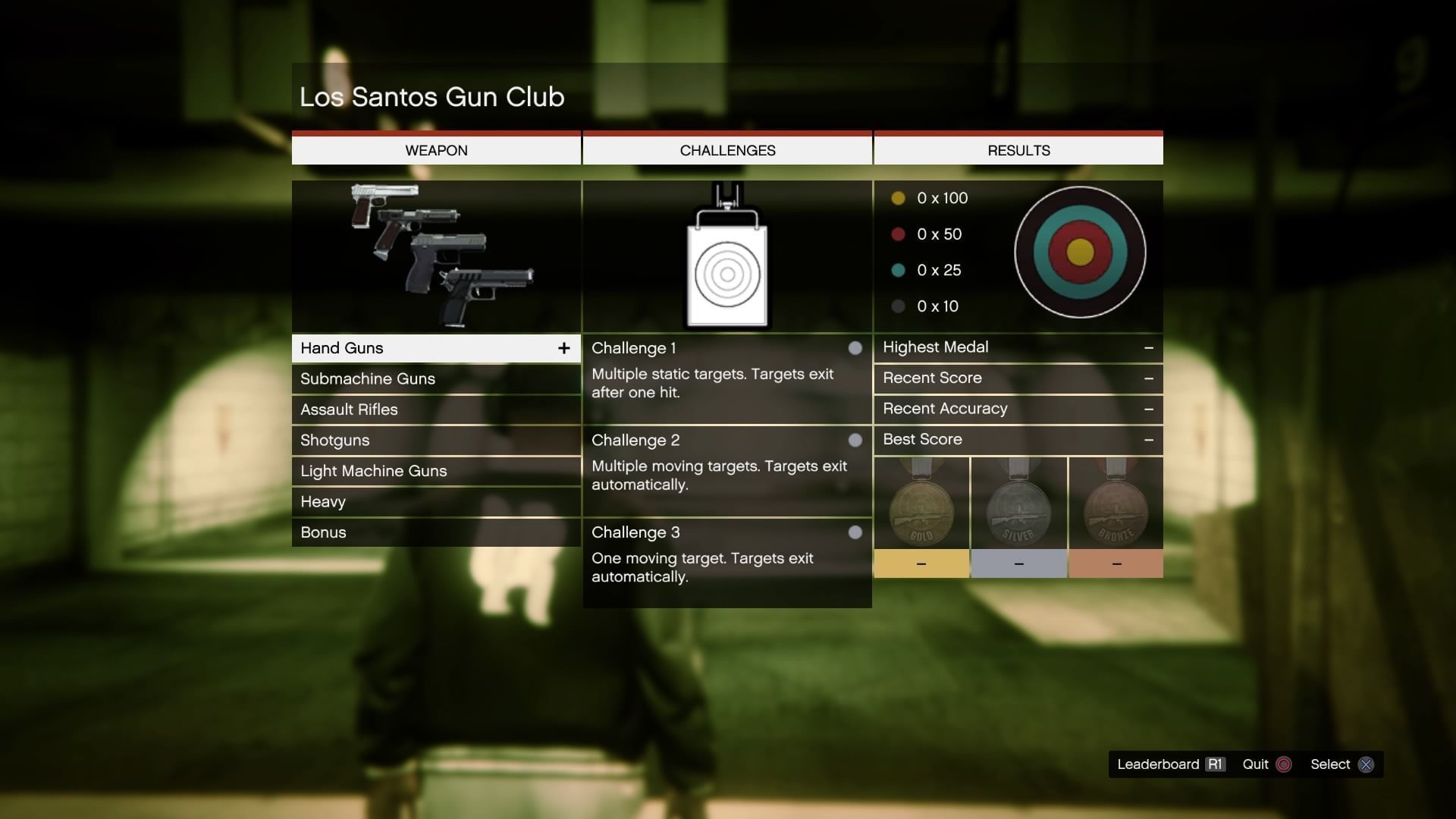Click the X Select button icon
This screenshot has height=819, width=1456.
coord(1367,764)
